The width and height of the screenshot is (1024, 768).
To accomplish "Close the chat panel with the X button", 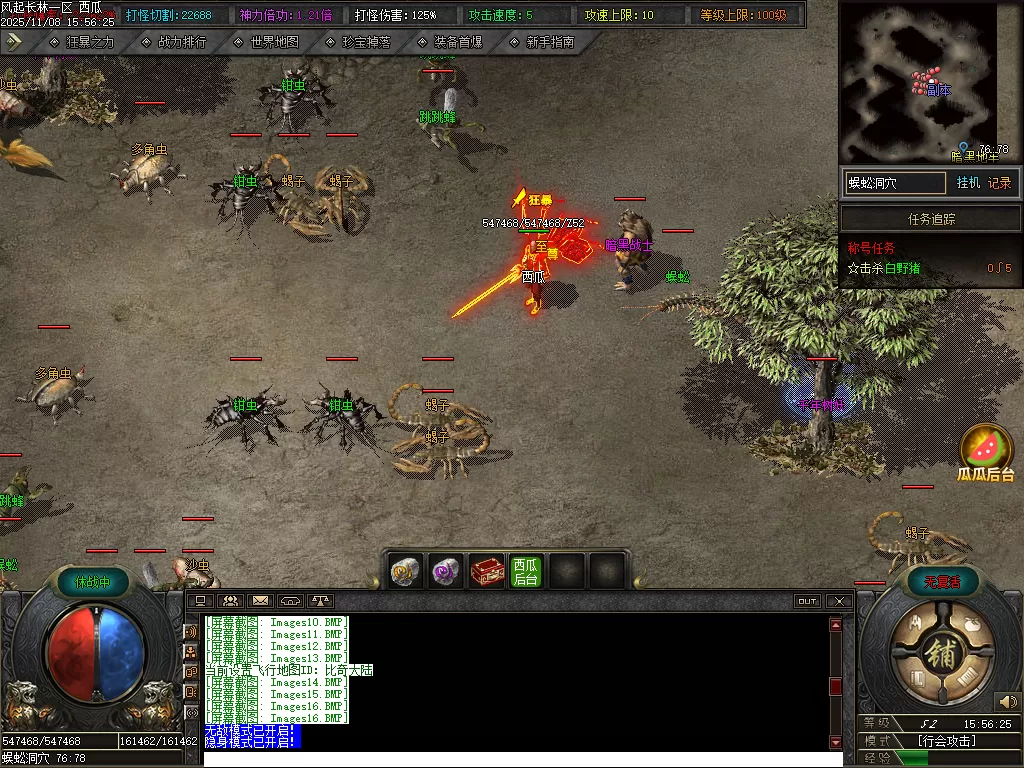I will pyautogui.click(x=840, y=601).
